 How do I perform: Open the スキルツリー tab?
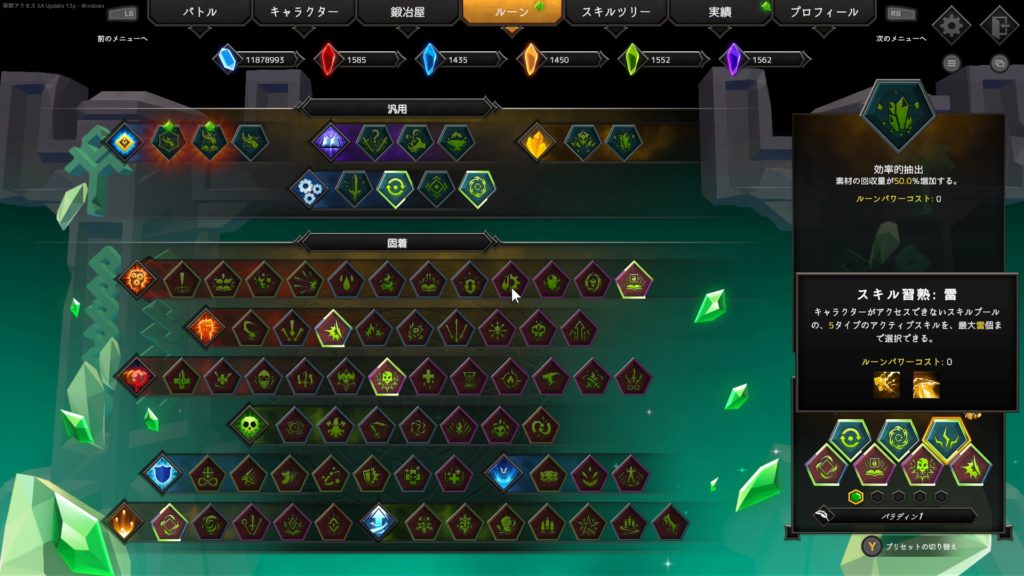coord(616,13)
